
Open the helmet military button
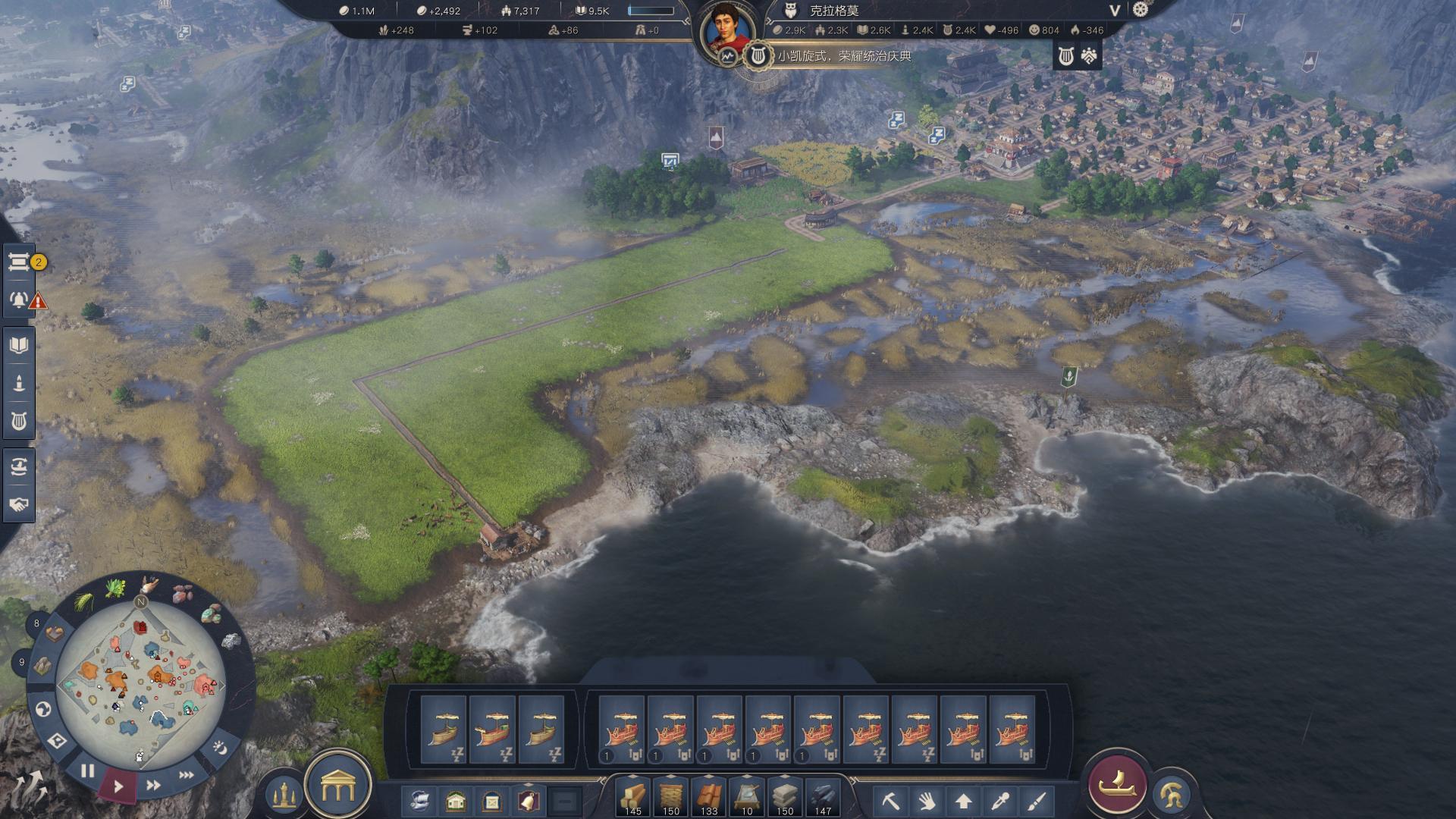[1171, 795]
